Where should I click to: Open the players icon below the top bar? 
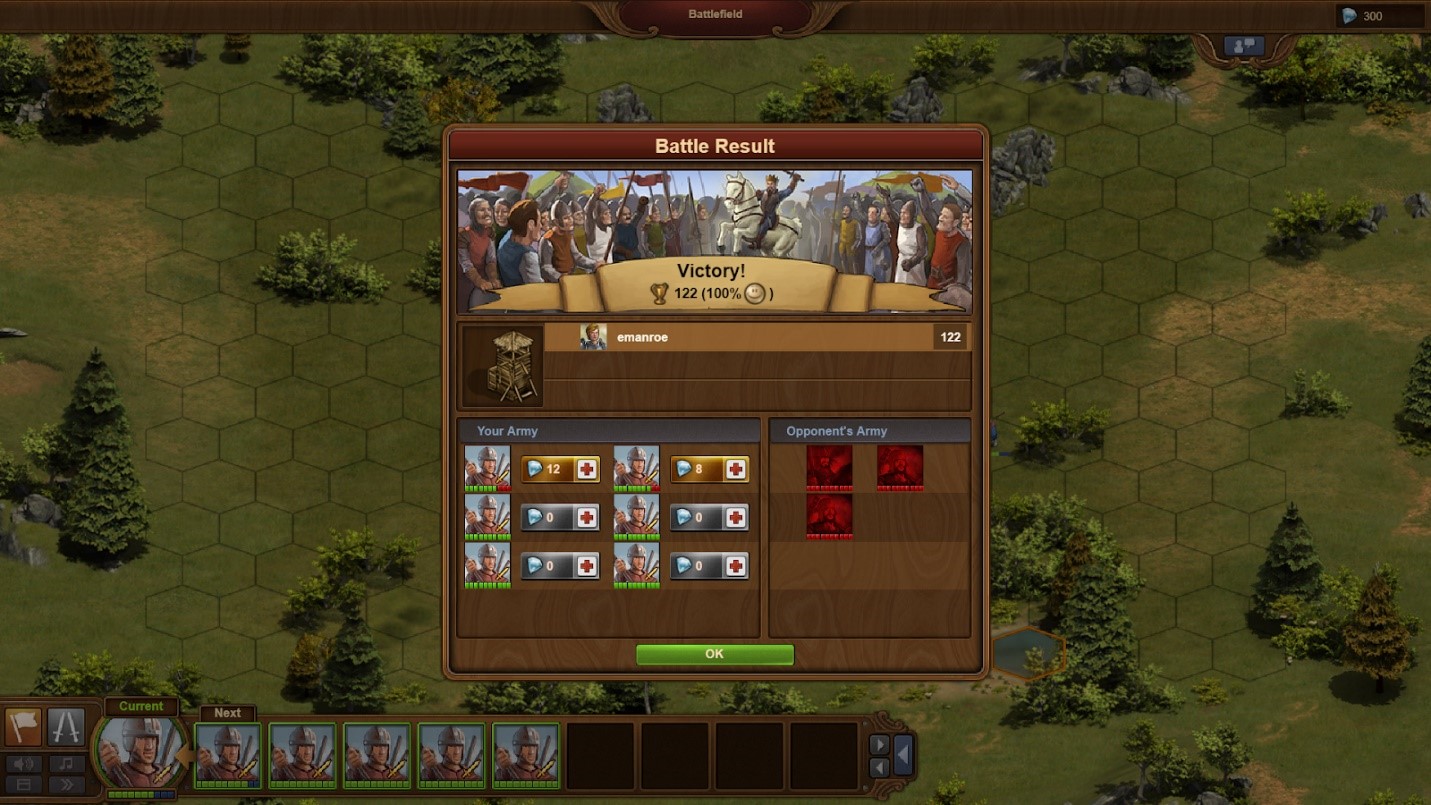(1243, 46)
